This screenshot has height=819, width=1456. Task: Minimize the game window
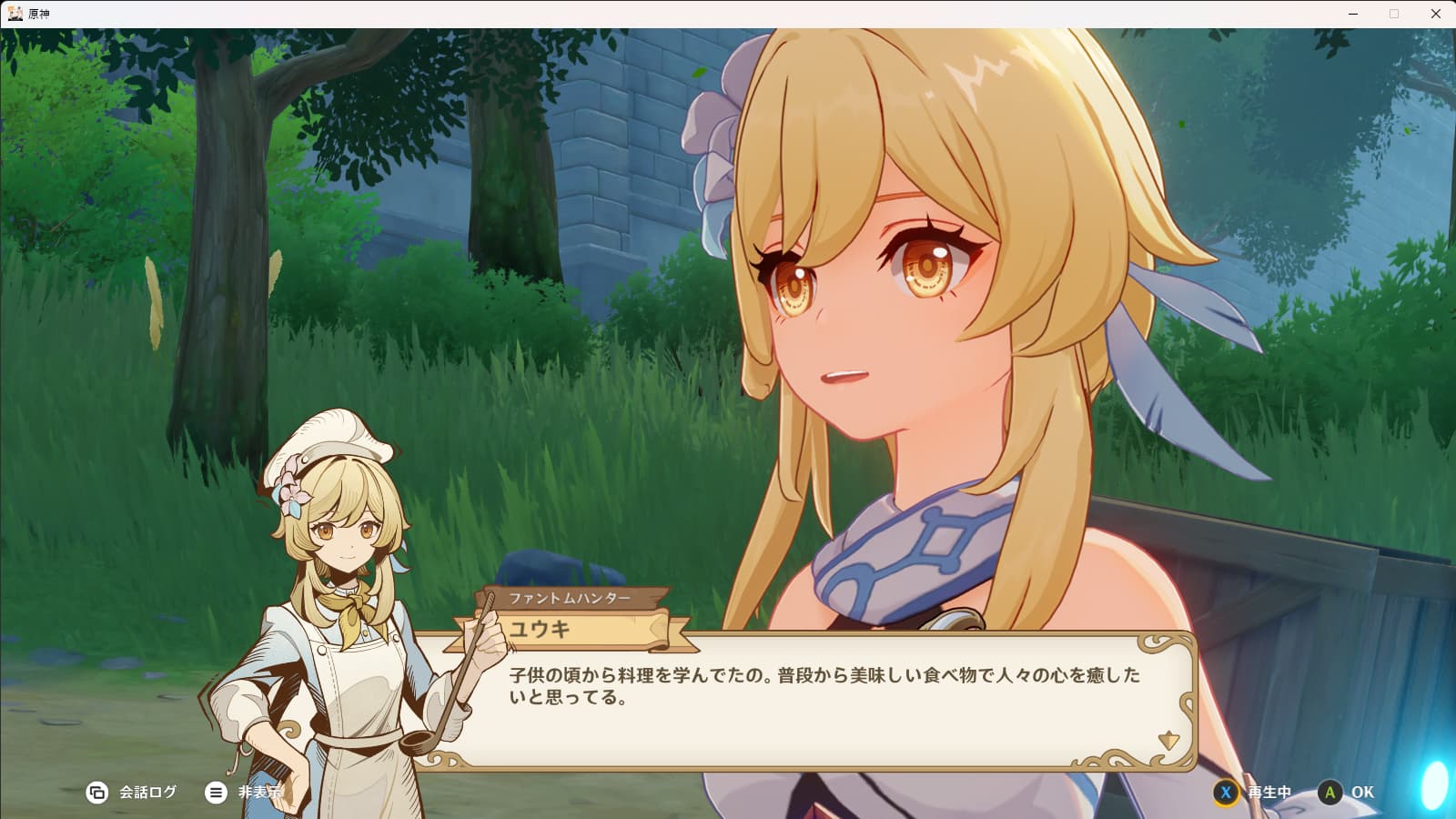coord(1353,14)
